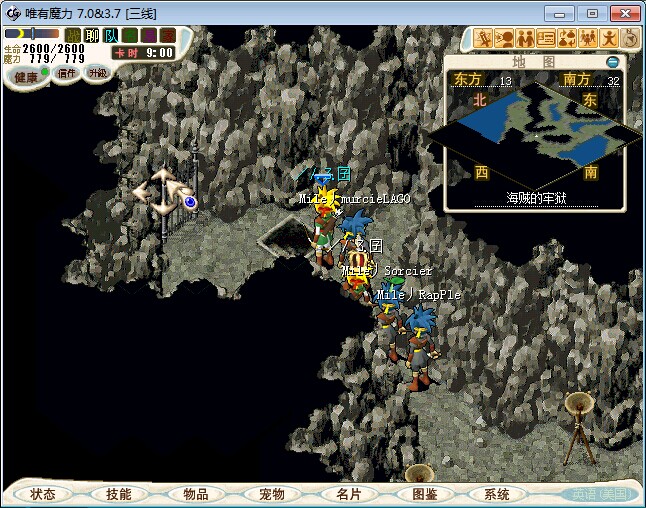646x508 pixels.
Task: Open the 技能 skills menu
Action: tap(119, 494)
